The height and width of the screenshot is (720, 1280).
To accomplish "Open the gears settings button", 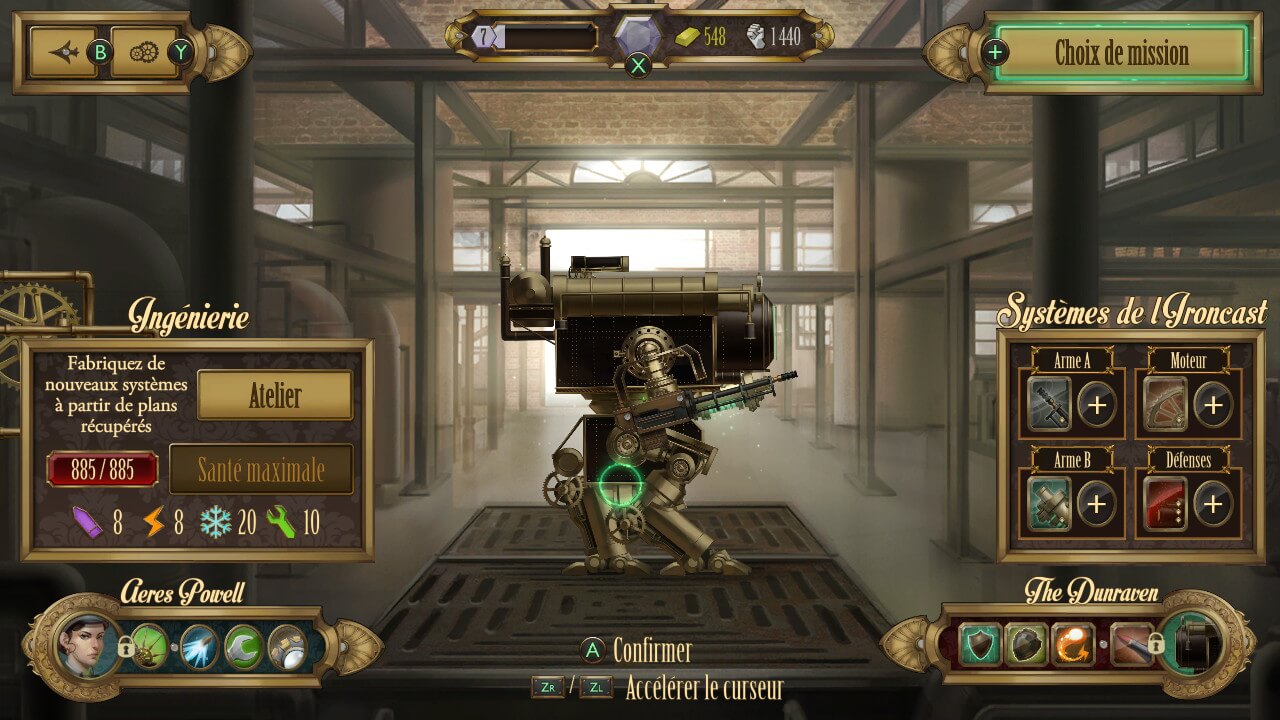I will coord(145,52).
